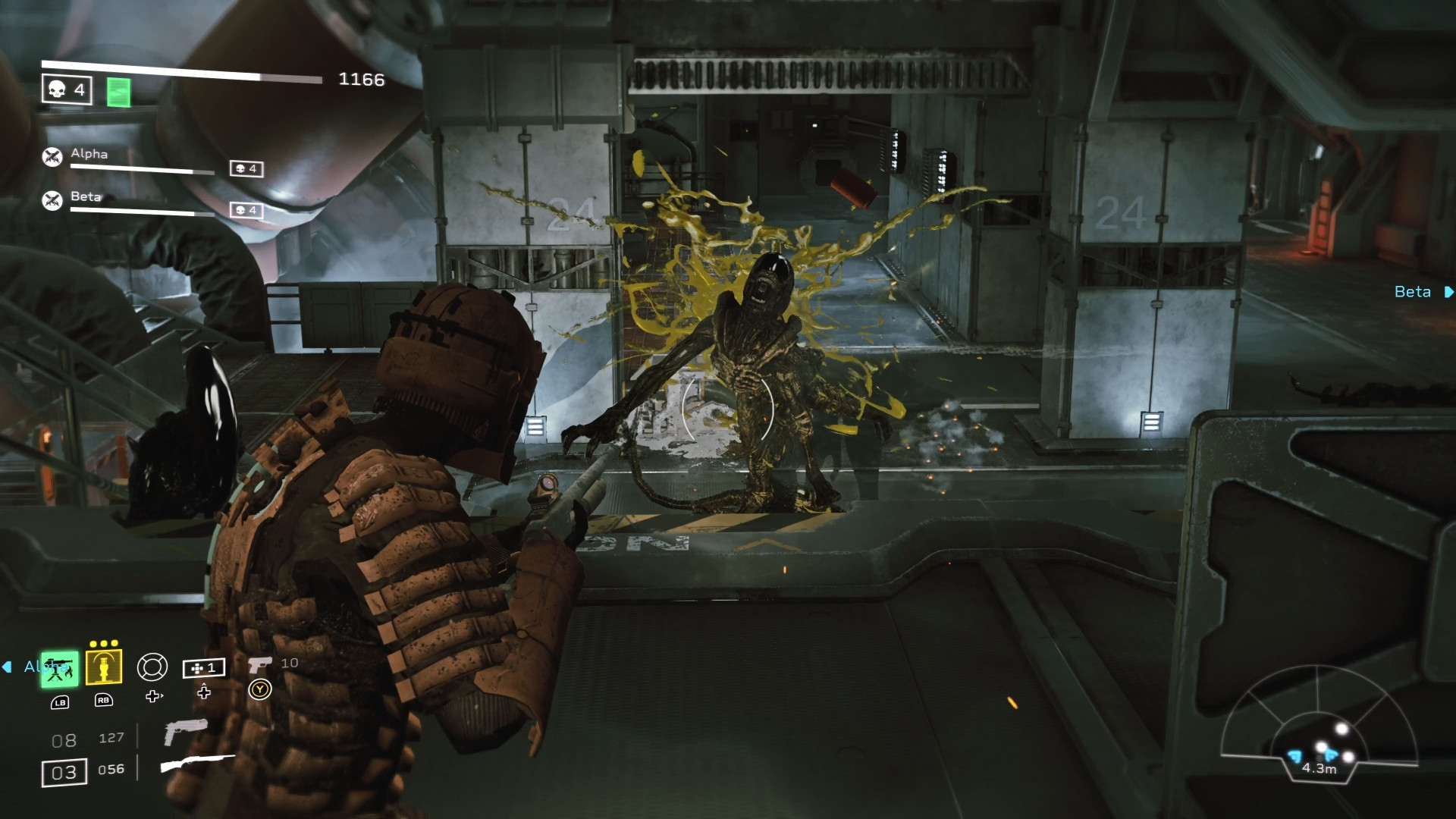The image size is (1456, 819).
Task: Click the XP progress bar at the top
Action: tap(182, 65)
